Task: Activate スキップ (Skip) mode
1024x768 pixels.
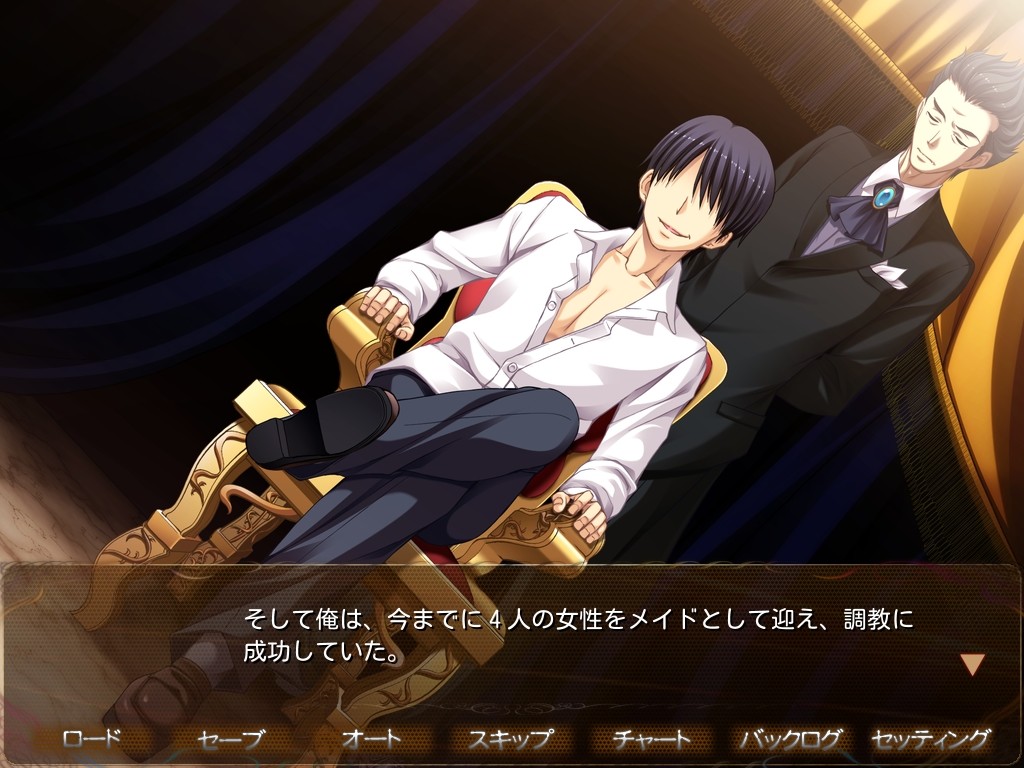Action: click(511, 739)
